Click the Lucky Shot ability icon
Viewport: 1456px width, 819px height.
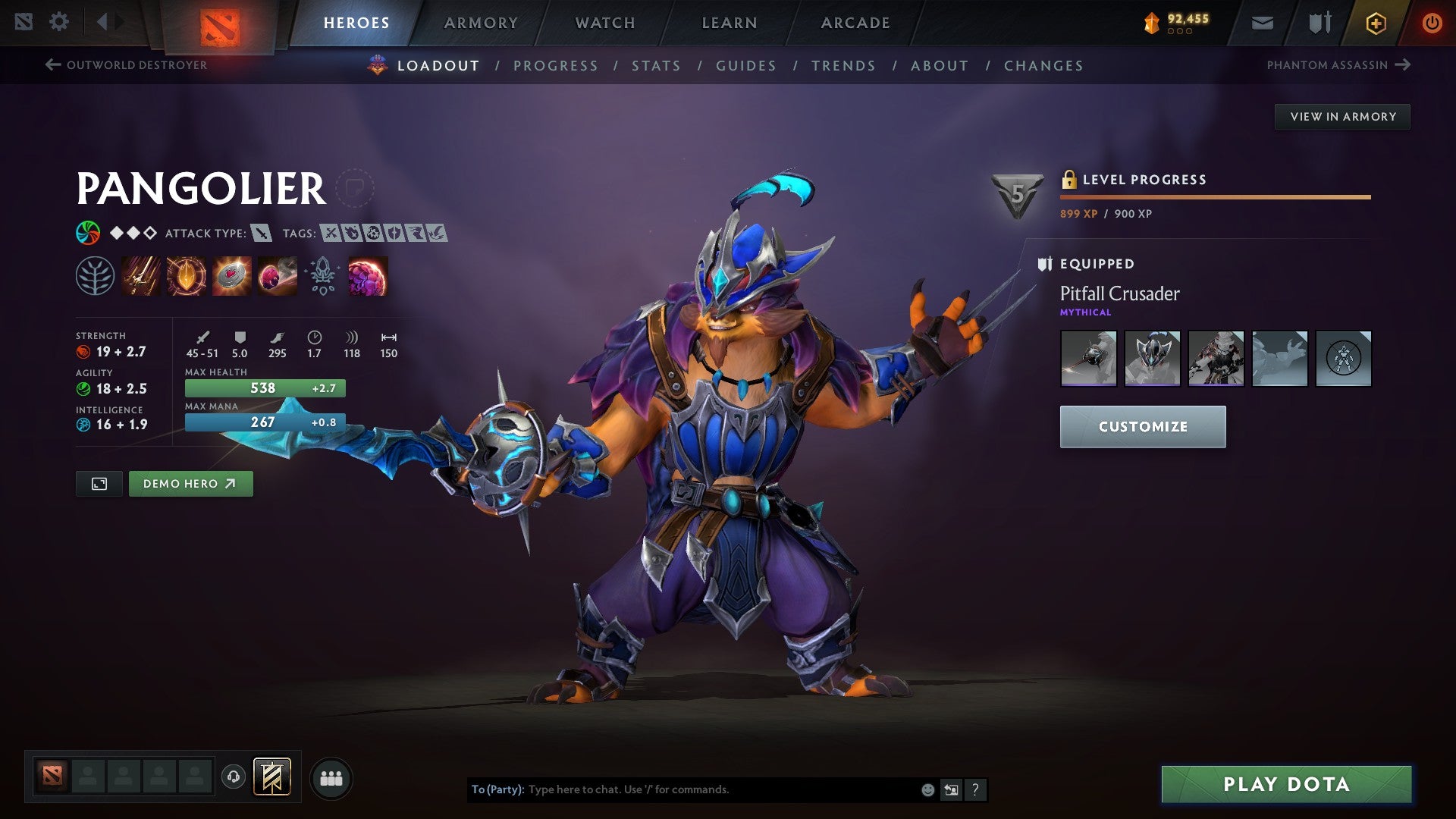click(232, 277)
